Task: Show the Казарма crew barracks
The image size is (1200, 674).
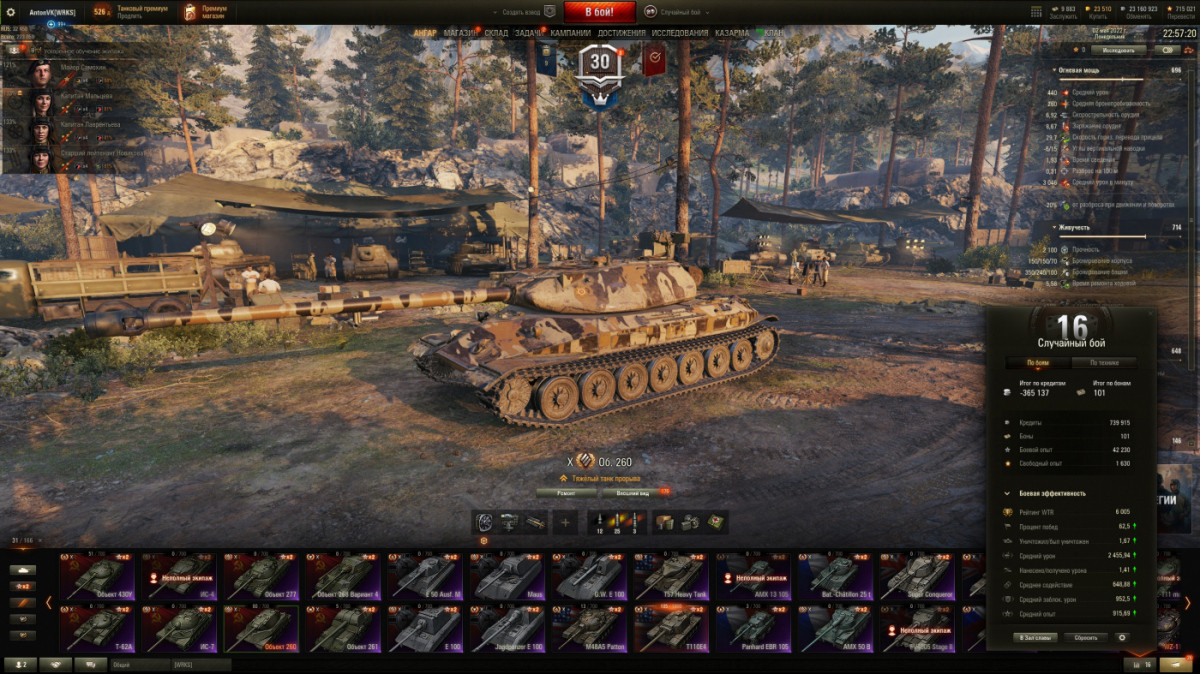Action: click(x=732, y=33)
